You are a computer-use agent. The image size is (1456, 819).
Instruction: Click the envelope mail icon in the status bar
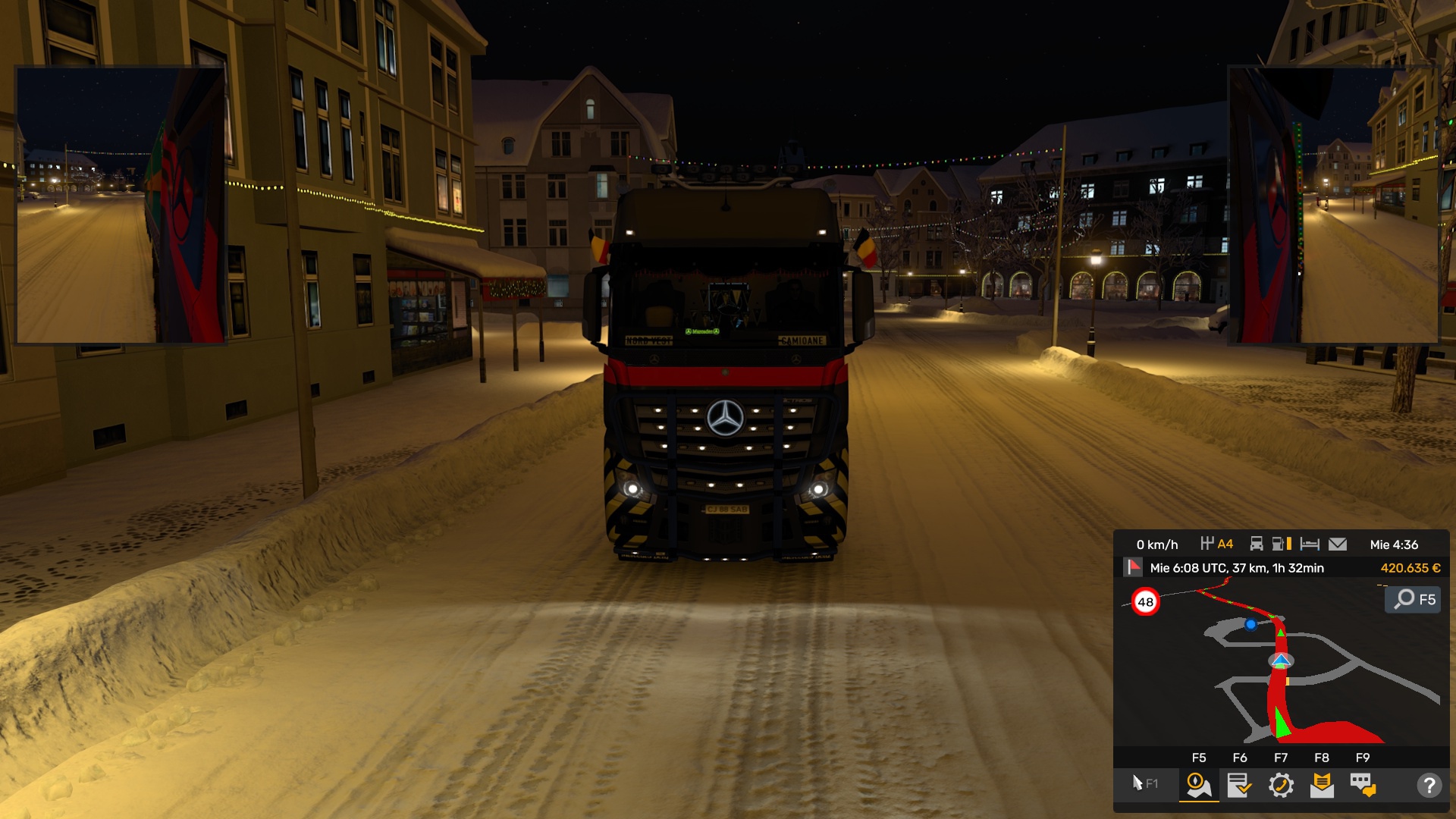1338,544
